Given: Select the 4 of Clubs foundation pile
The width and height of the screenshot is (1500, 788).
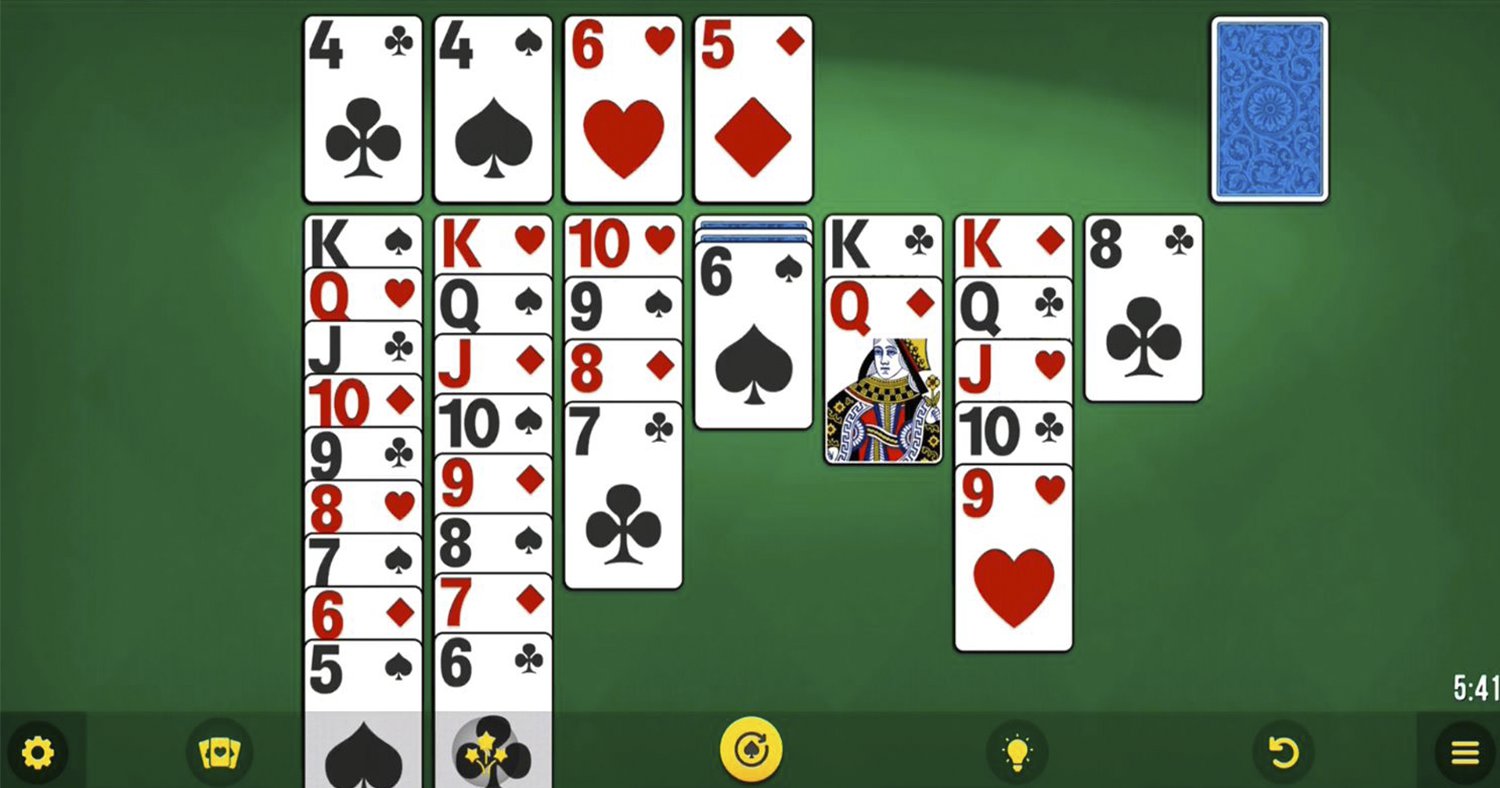Looking at the screenshot, I should [362, 106].
